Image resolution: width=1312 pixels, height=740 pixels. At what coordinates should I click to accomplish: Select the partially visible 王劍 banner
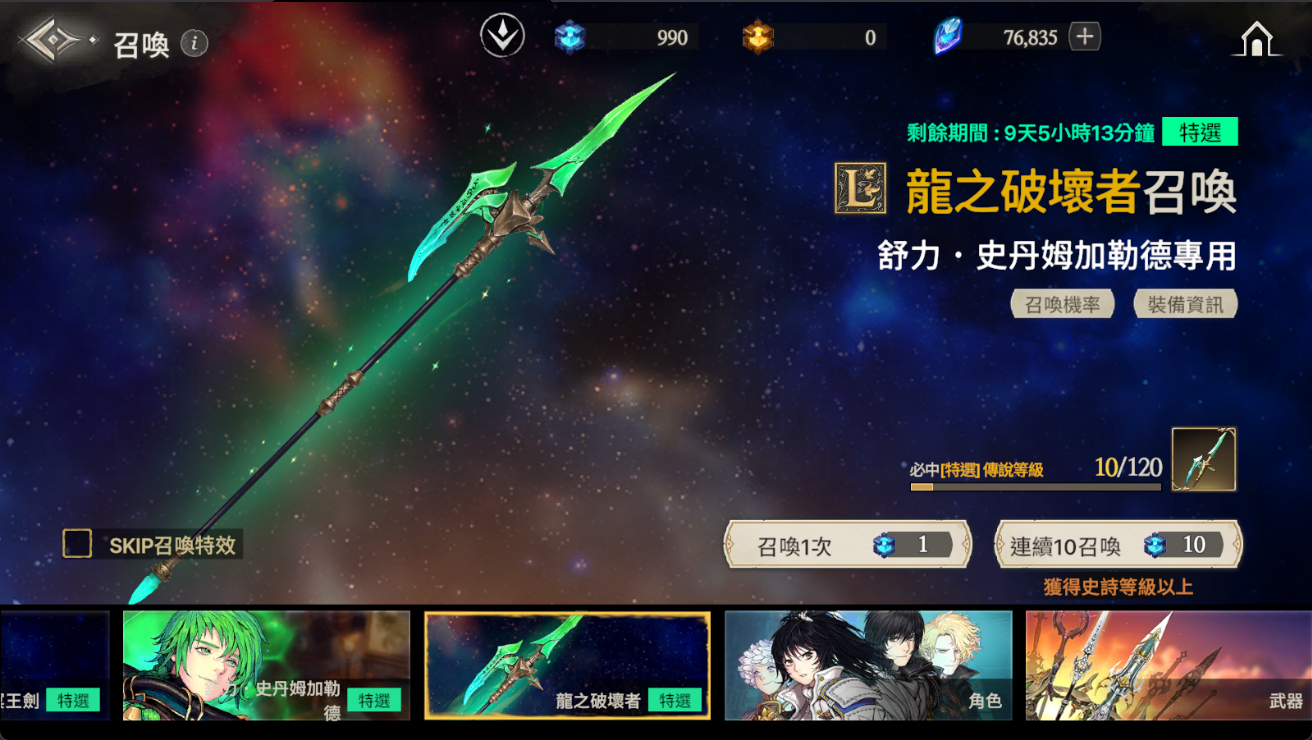pos(54,666)
